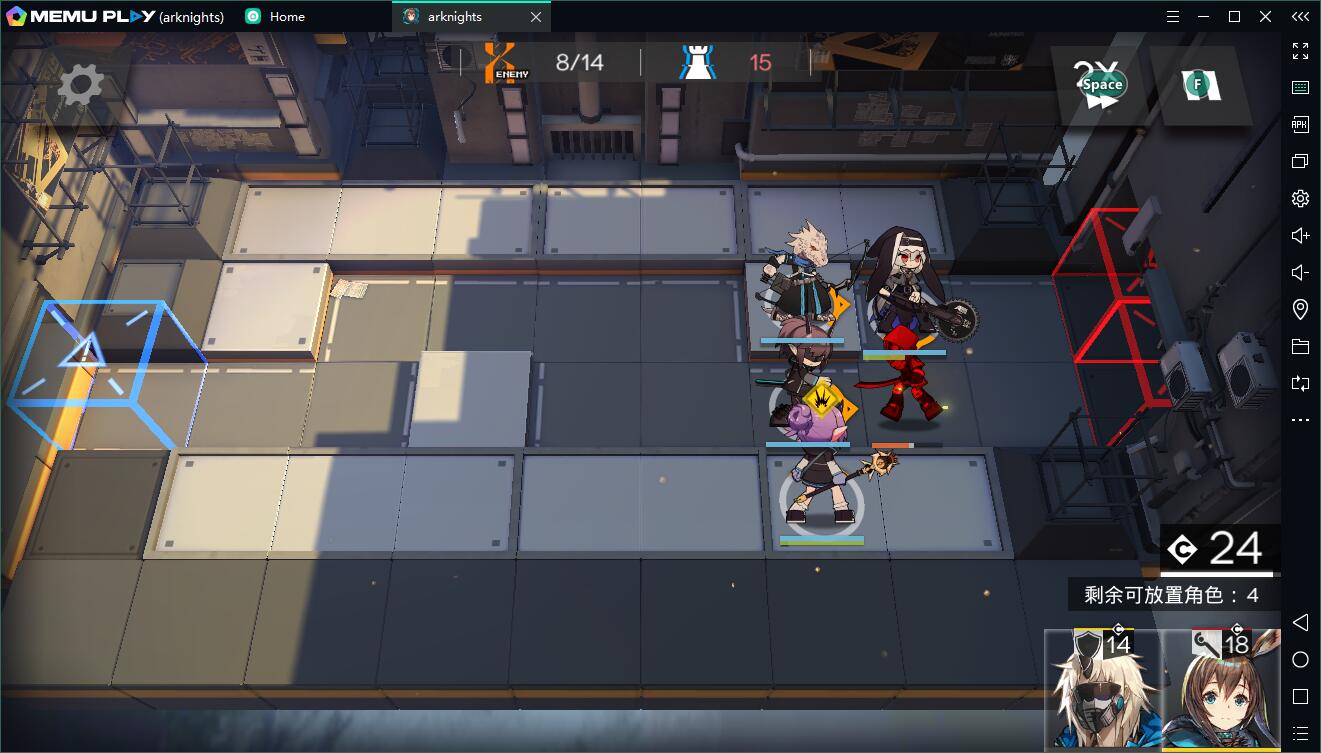Click the pause button marked F

1199,85
